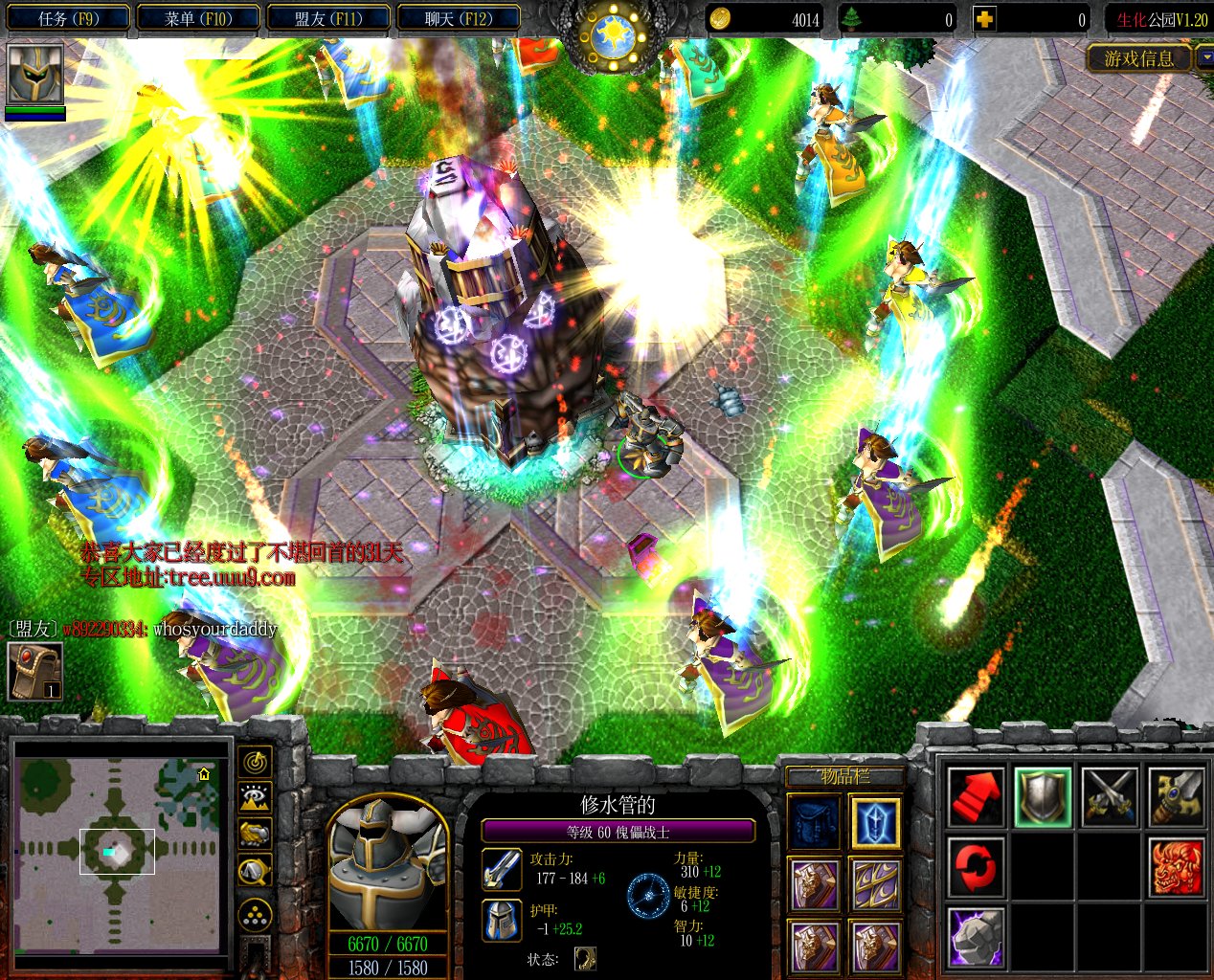The width and height of the screenshot is (1214, 980).
Task: Activate the minimap signal ping button
Action: (256, 762)
